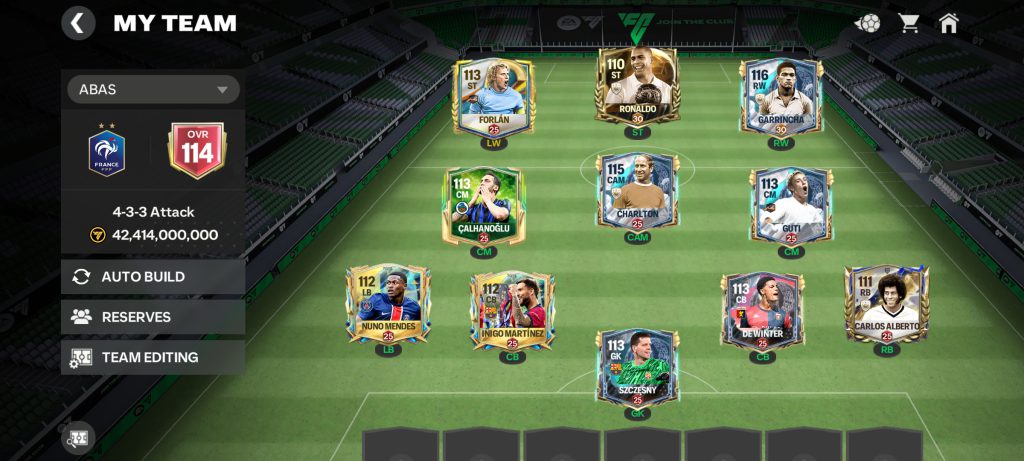Image resolution: width=1024 pixels, height=461 pixels.
Task: Choose the De Winter centre back card
Action: coord(763,309)
